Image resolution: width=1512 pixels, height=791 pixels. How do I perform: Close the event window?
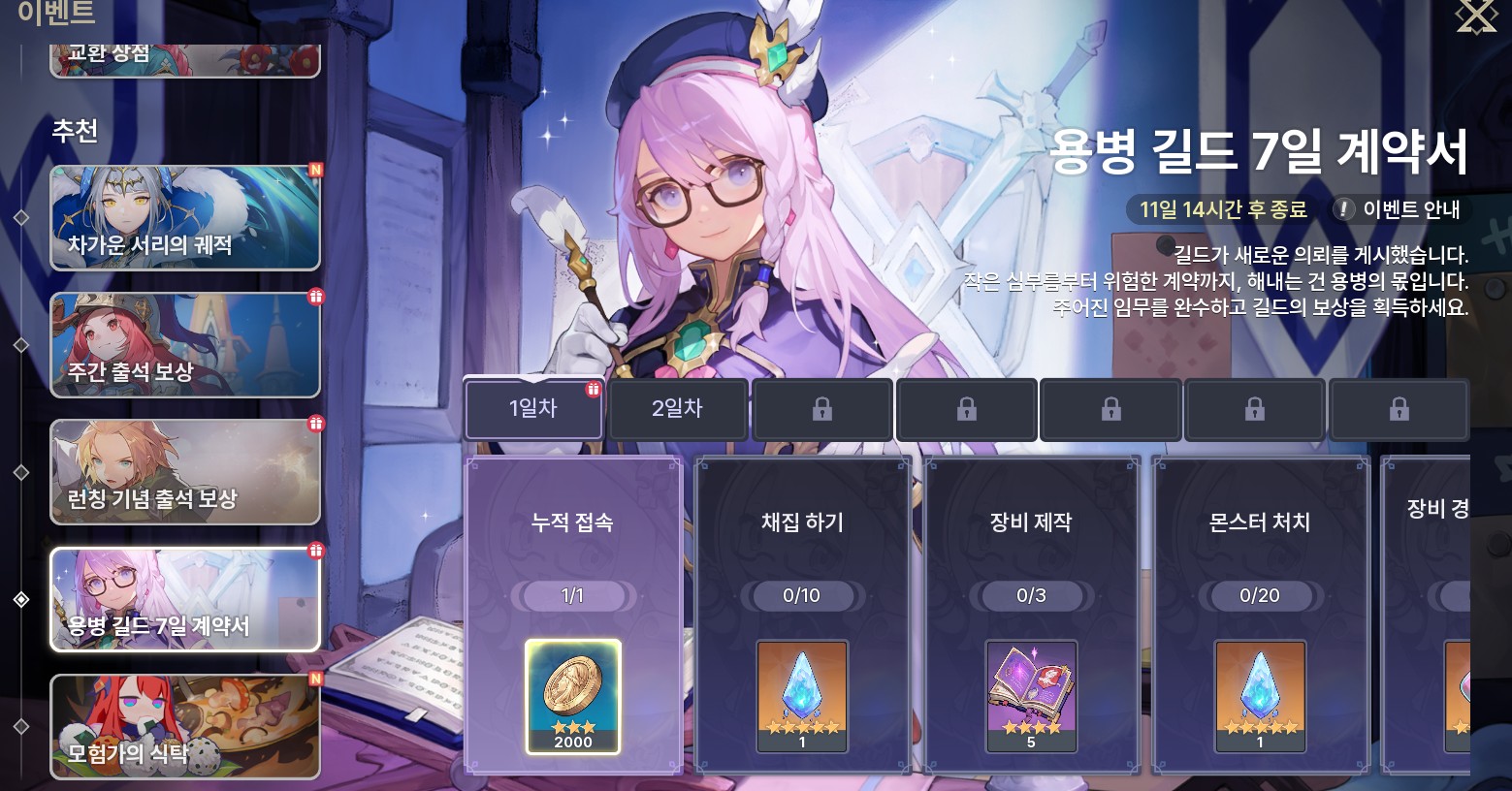[1476, 16]
